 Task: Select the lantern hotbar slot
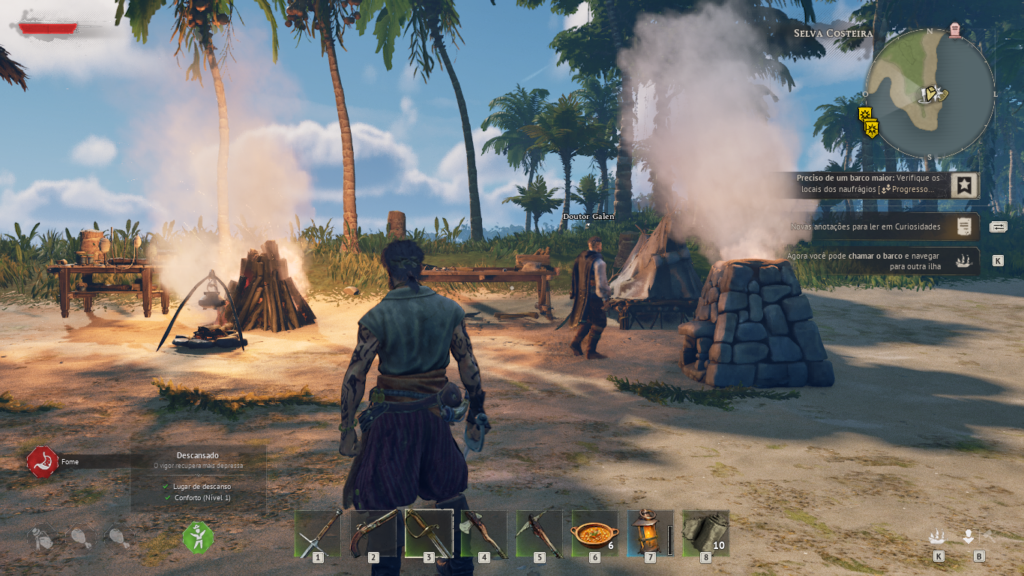coord(650,534)
